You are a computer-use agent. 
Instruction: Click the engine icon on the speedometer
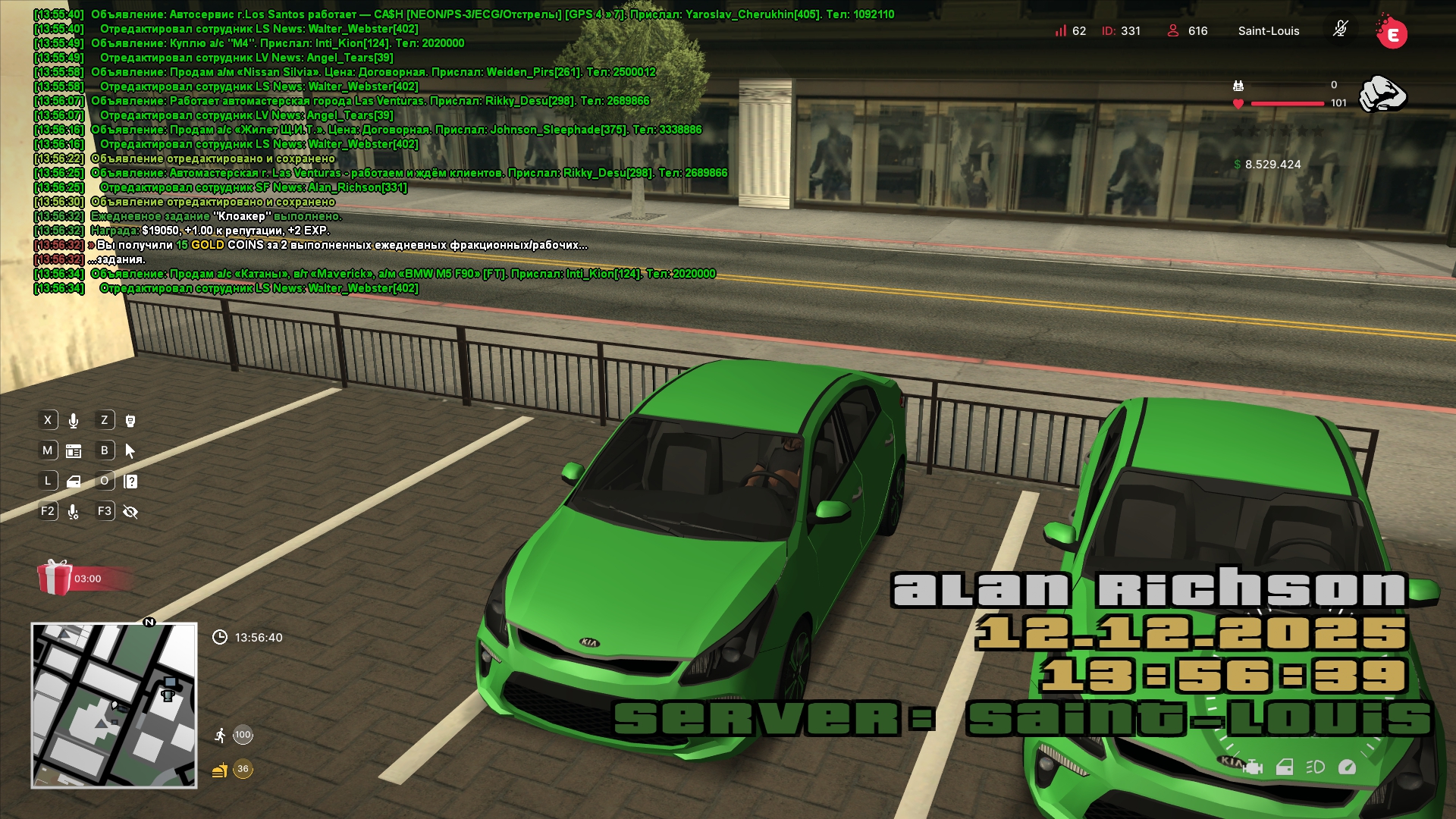(1253, 767)
